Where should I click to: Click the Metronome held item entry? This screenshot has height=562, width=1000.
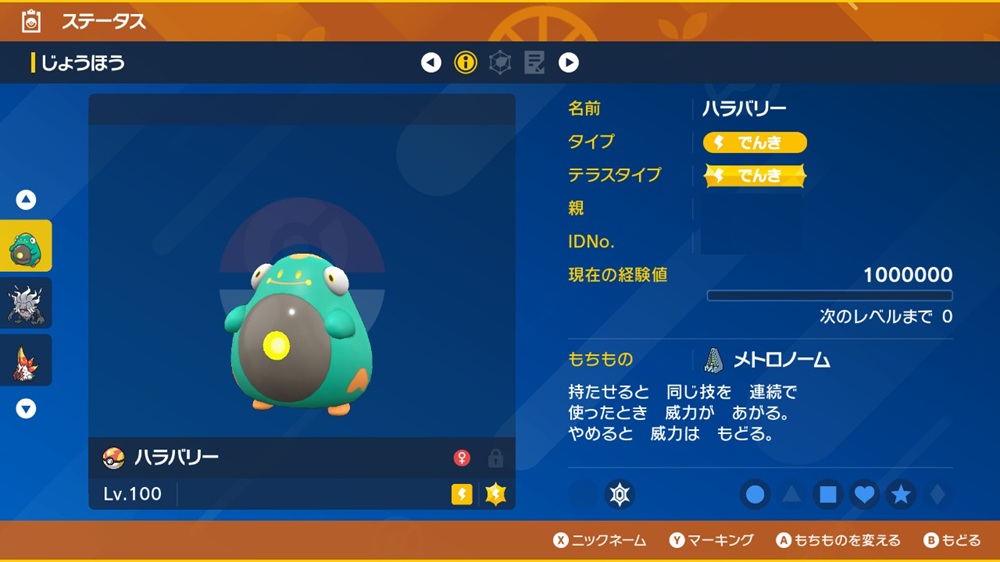click(767, 360)
